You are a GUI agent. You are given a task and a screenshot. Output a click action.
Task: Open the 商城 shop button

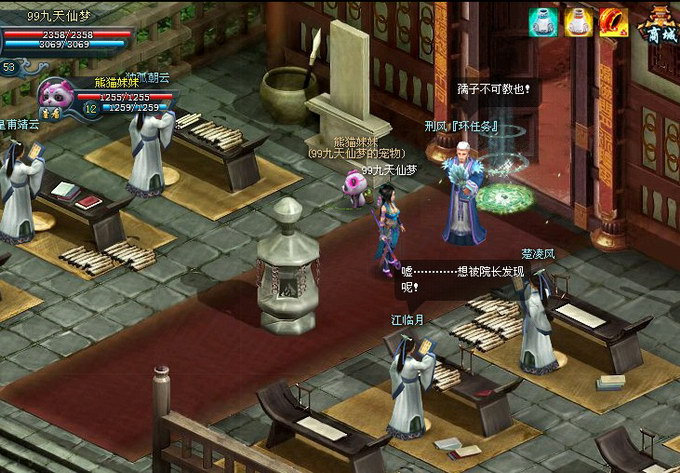[658, 26]
